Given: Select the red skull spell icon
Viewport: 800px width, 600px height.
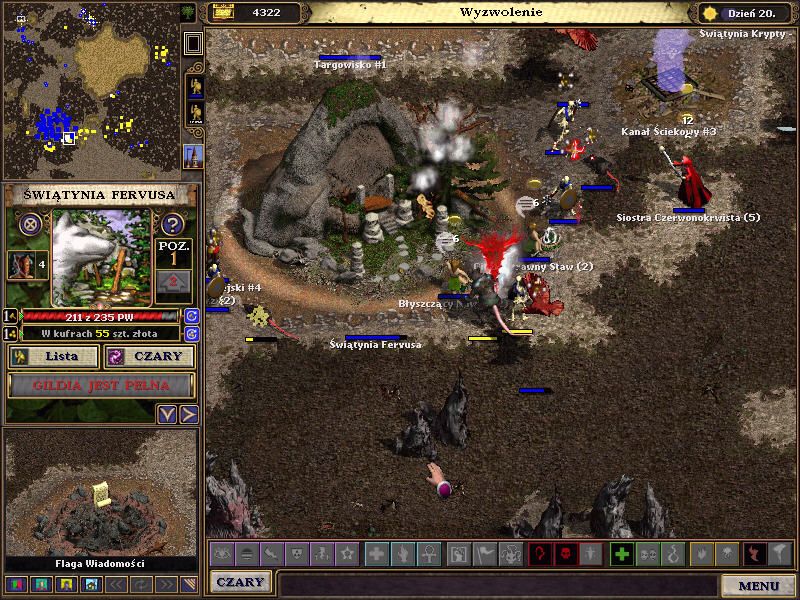Looking at the screenshot, I should 565,553.
